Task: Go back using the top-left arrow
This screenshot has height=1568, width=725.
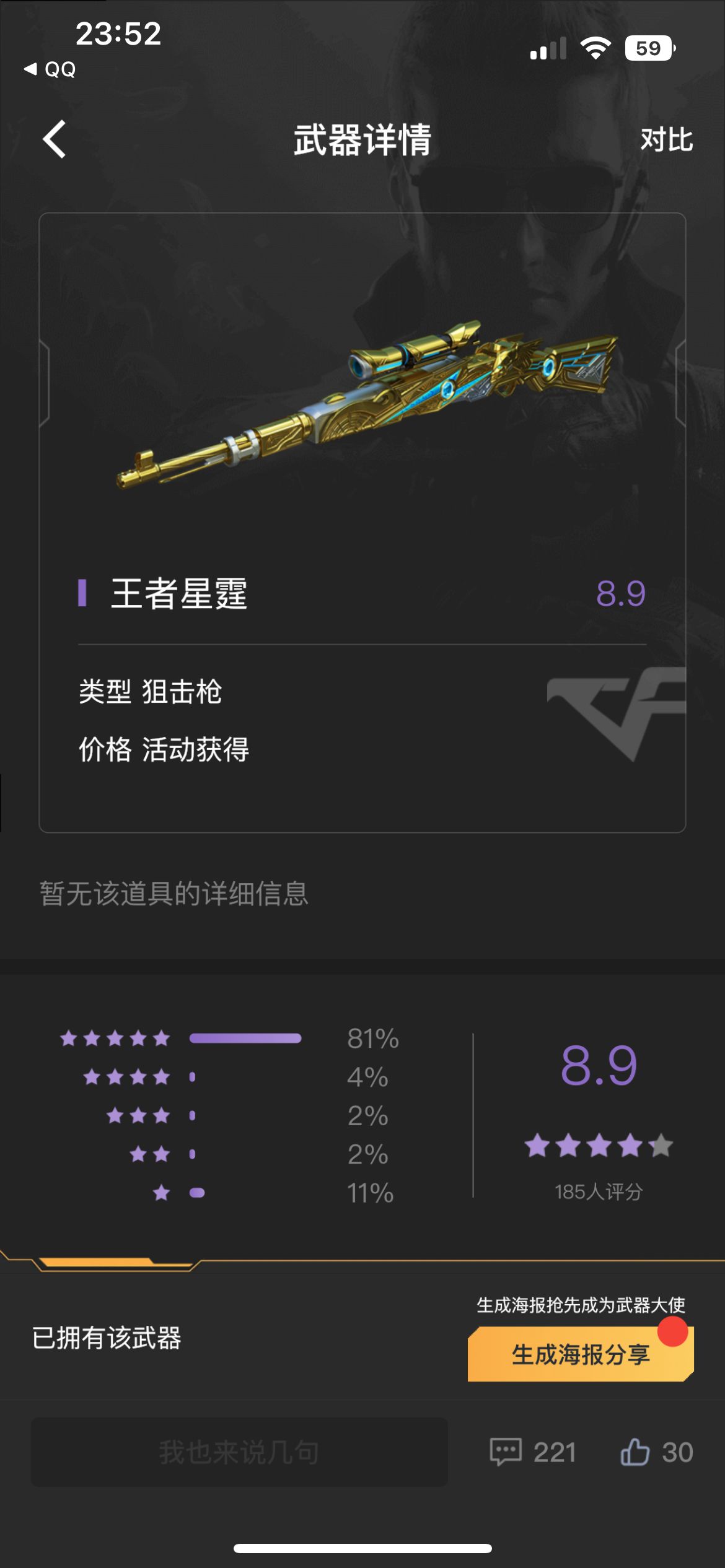Action: coord(55,139)
